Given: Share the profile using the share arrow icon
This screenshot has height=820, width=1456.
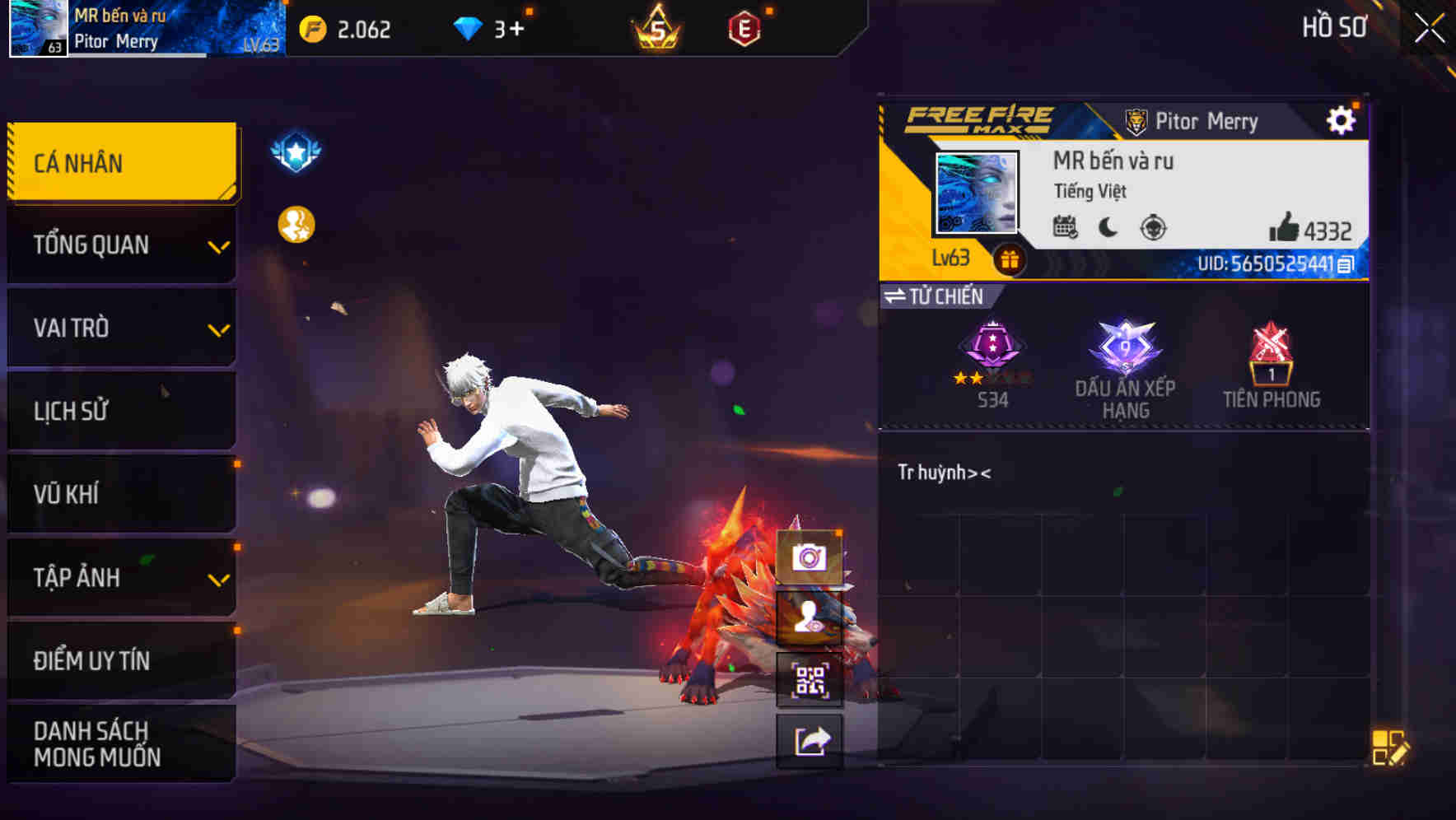Looking at the screenshot, I should (x=810, y=741).
